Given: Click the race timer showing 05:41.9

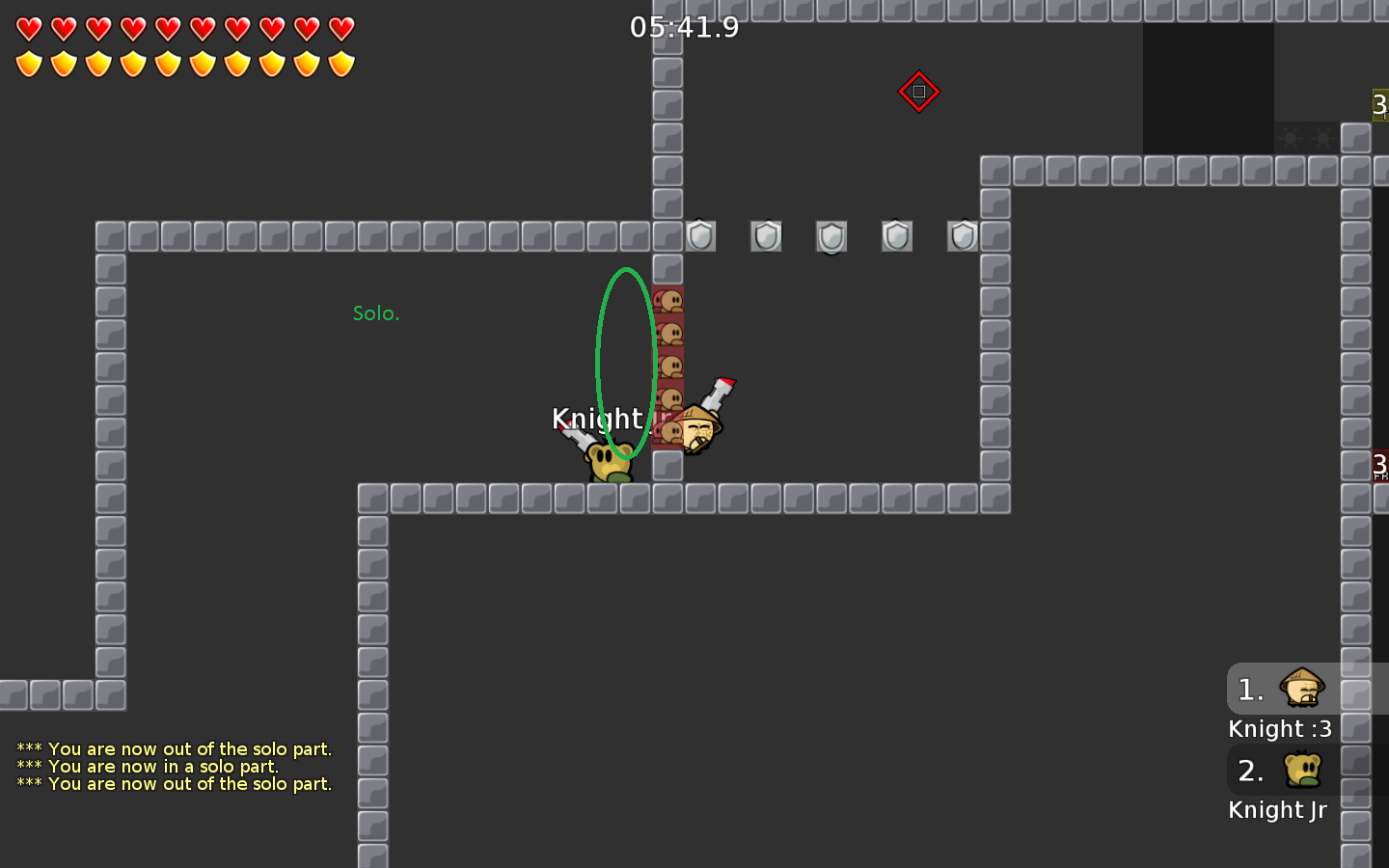Looking at the screenshot, I should click(686, 28).
